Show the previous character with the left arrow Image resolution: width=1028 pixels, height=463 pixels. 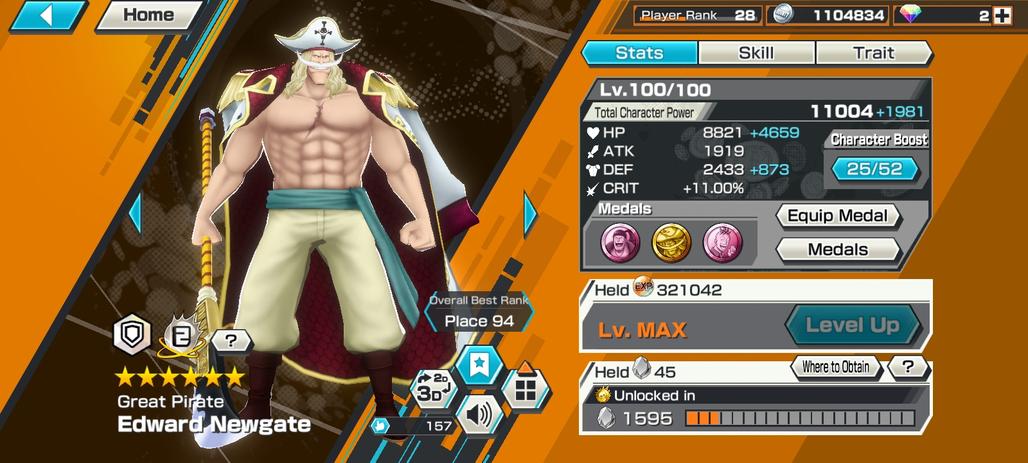[134, 213]
